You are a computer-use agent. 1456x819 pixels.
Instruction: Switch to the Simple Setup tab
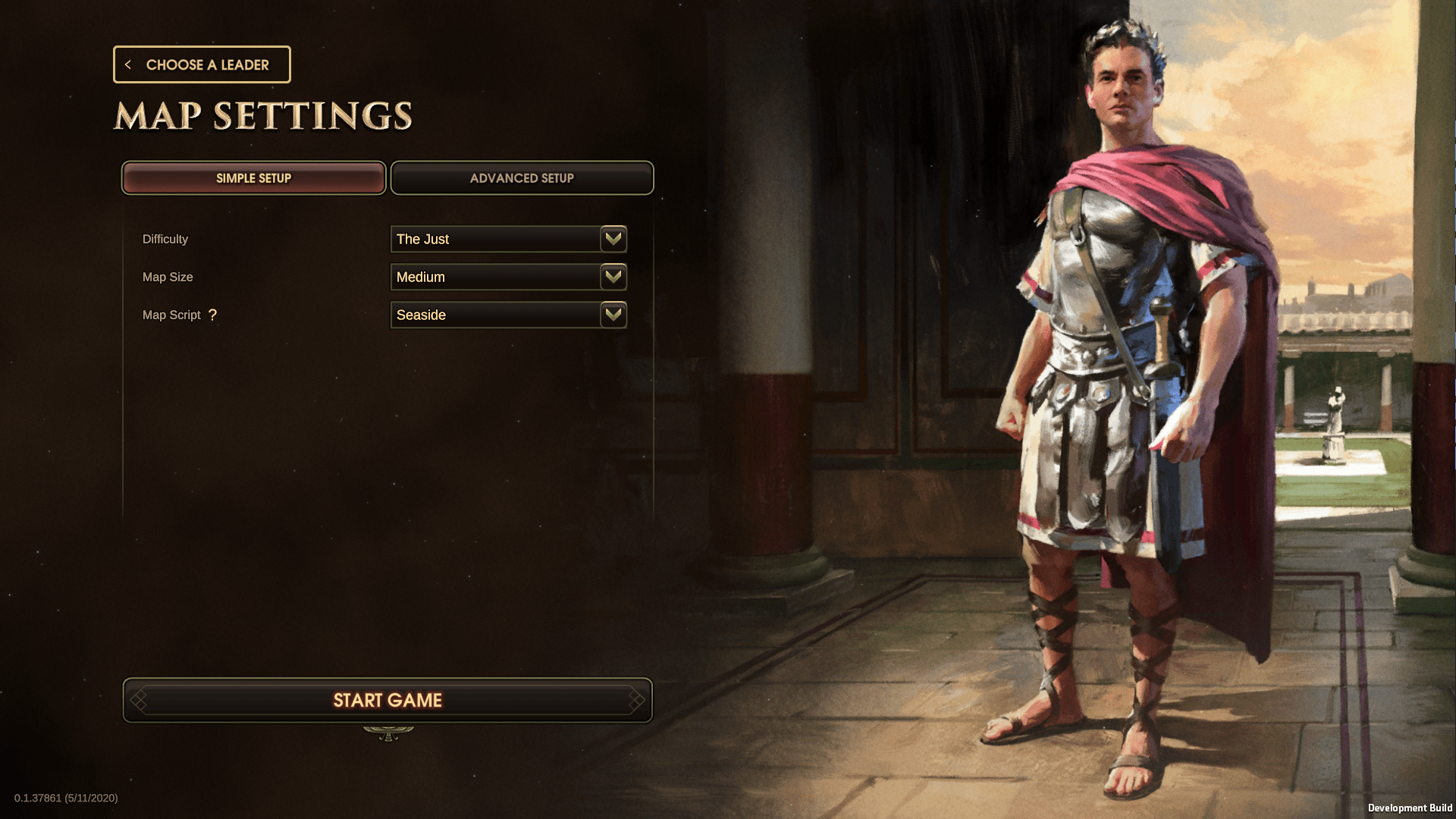tap(253, 178)
